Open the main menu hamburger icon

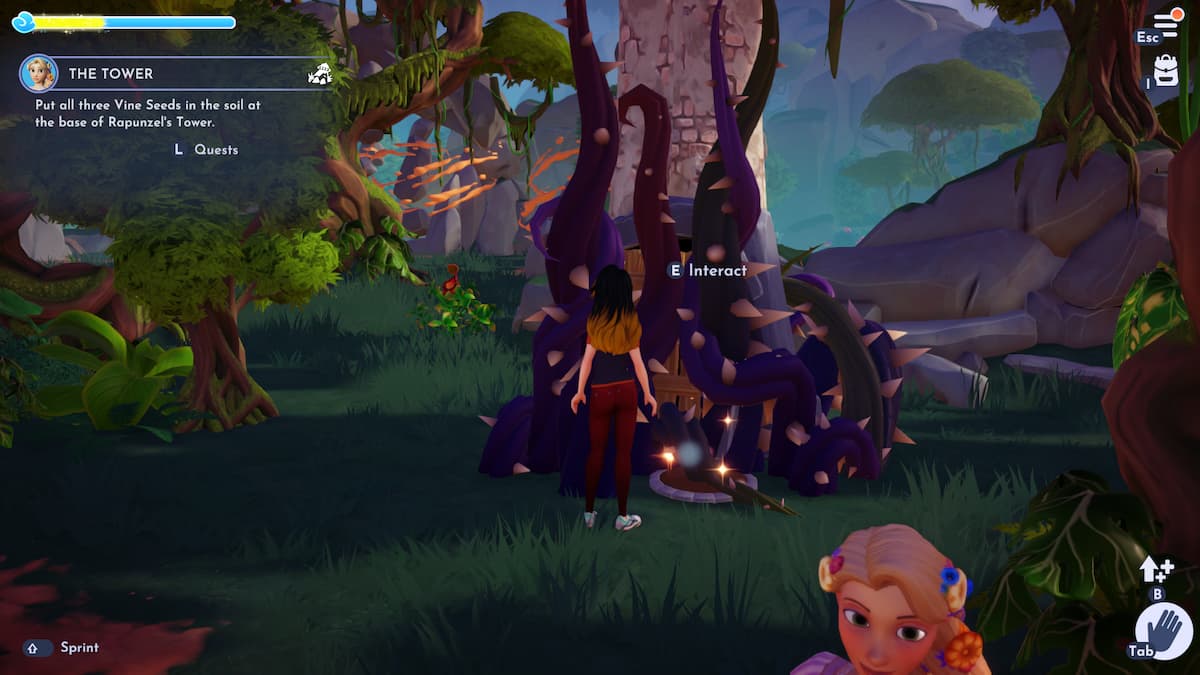click(x=1166, y=23)
